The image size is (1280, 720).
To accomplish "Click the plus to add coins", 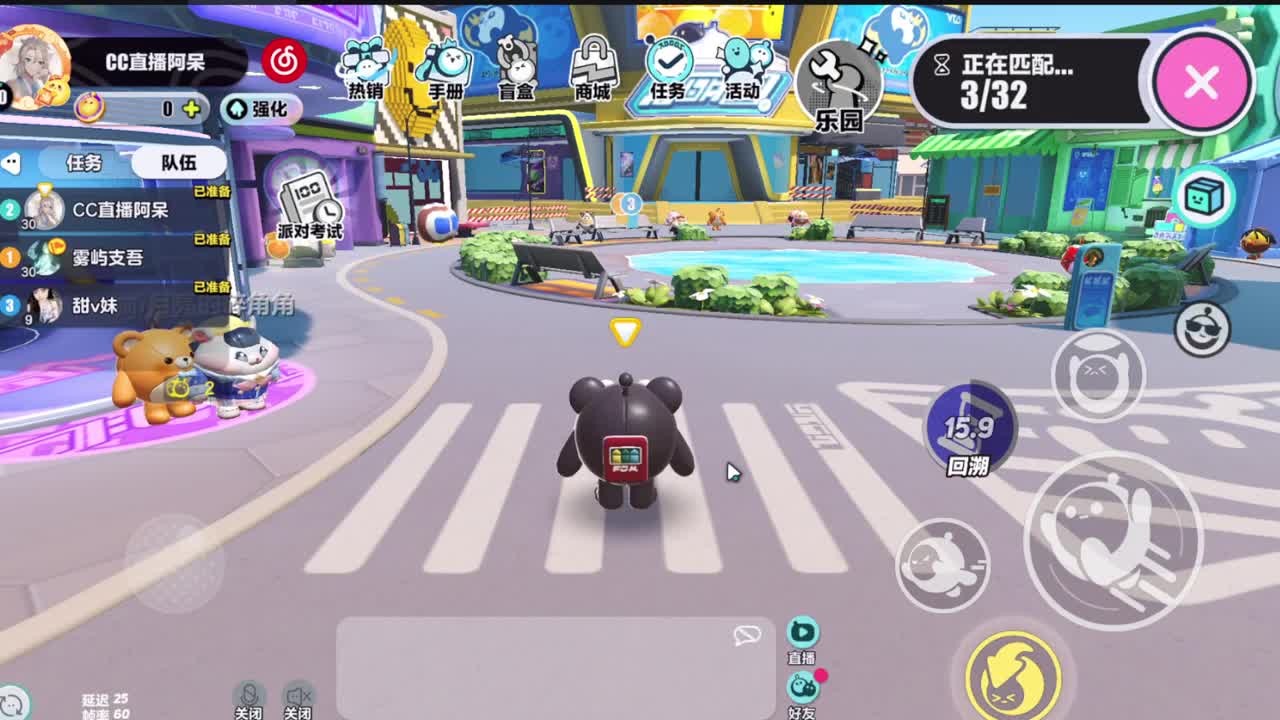I will (x=190, y=110).
